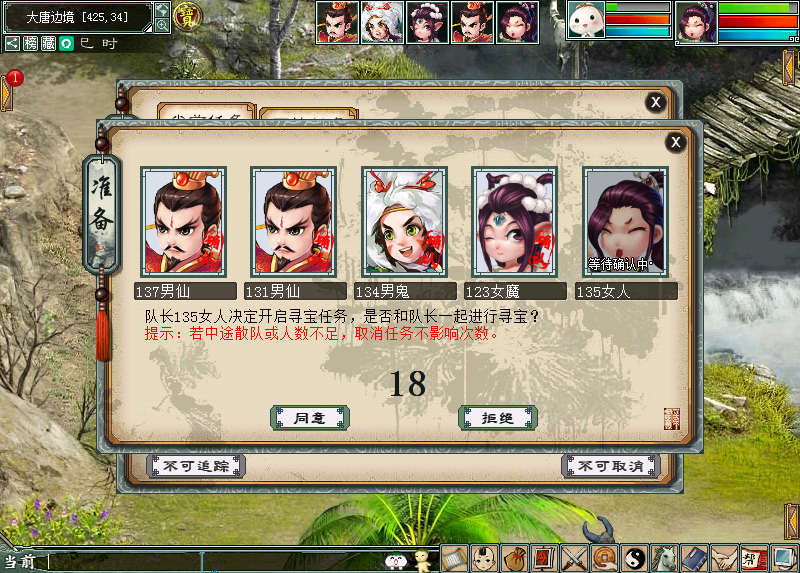
Task: Open the money pouch bag icon
Action: (x=515, y=558)
